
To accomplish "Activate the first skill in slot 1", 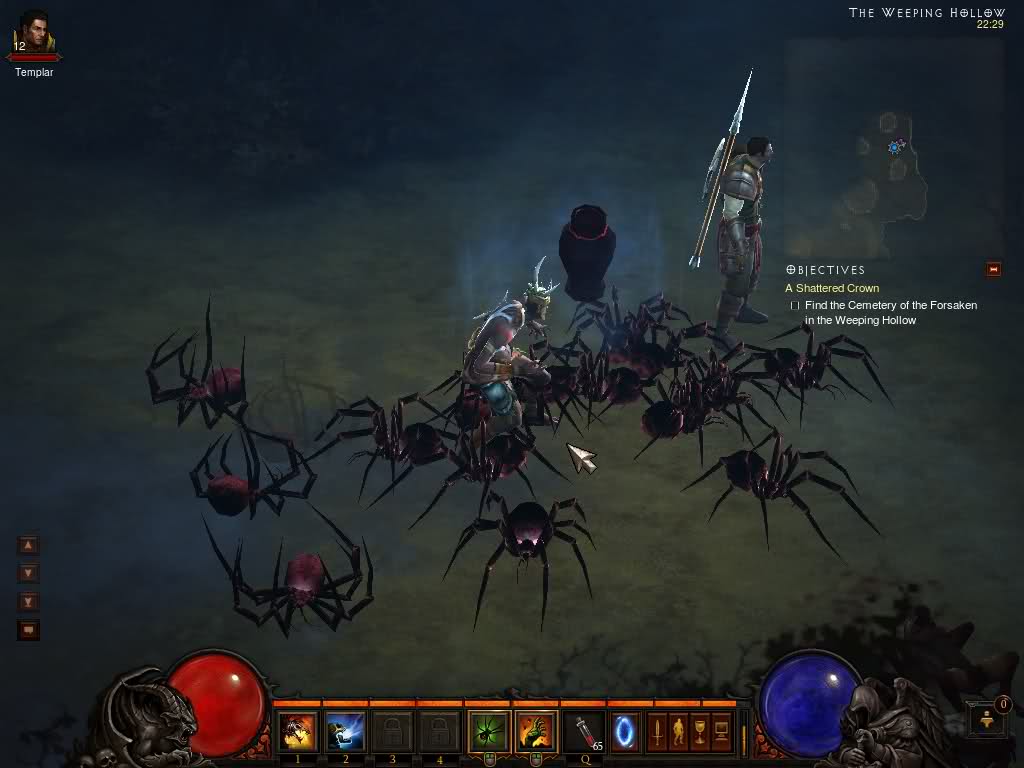I will [298, 732].
